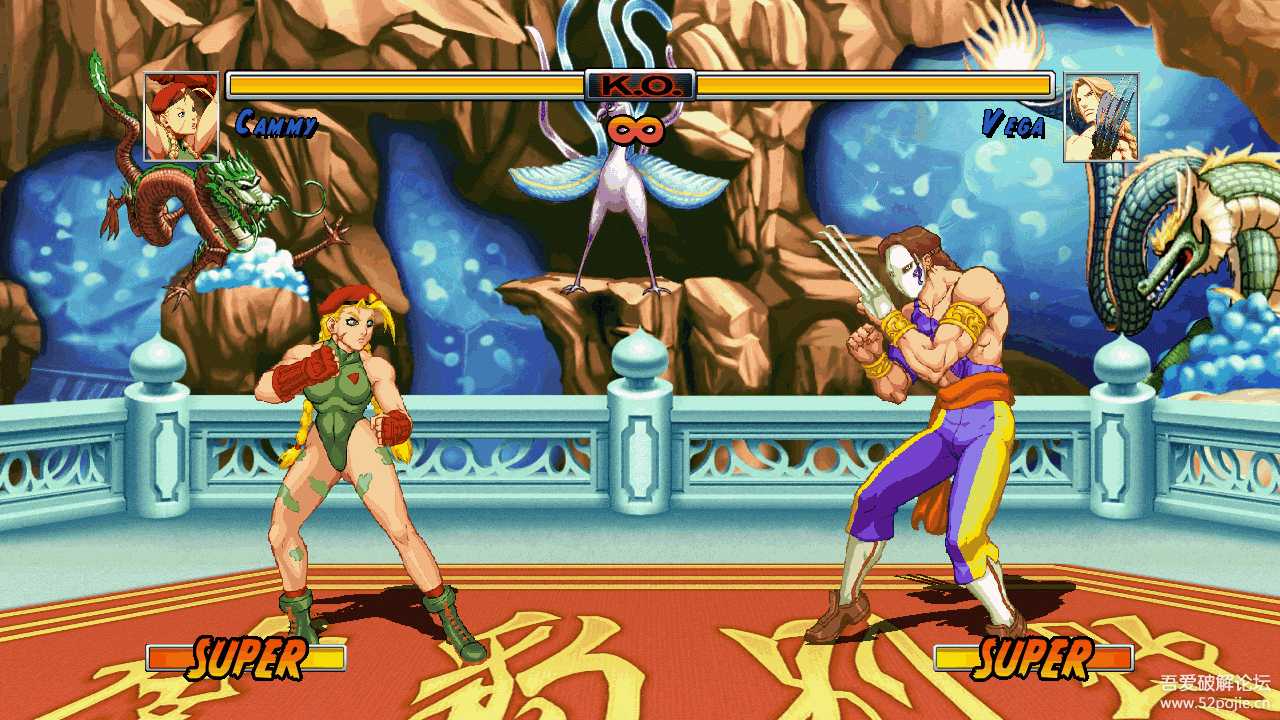The width and height of the screenshot is (1280, 720).
Task: Select Vega's character portrait
Action: coord(1100,117)
